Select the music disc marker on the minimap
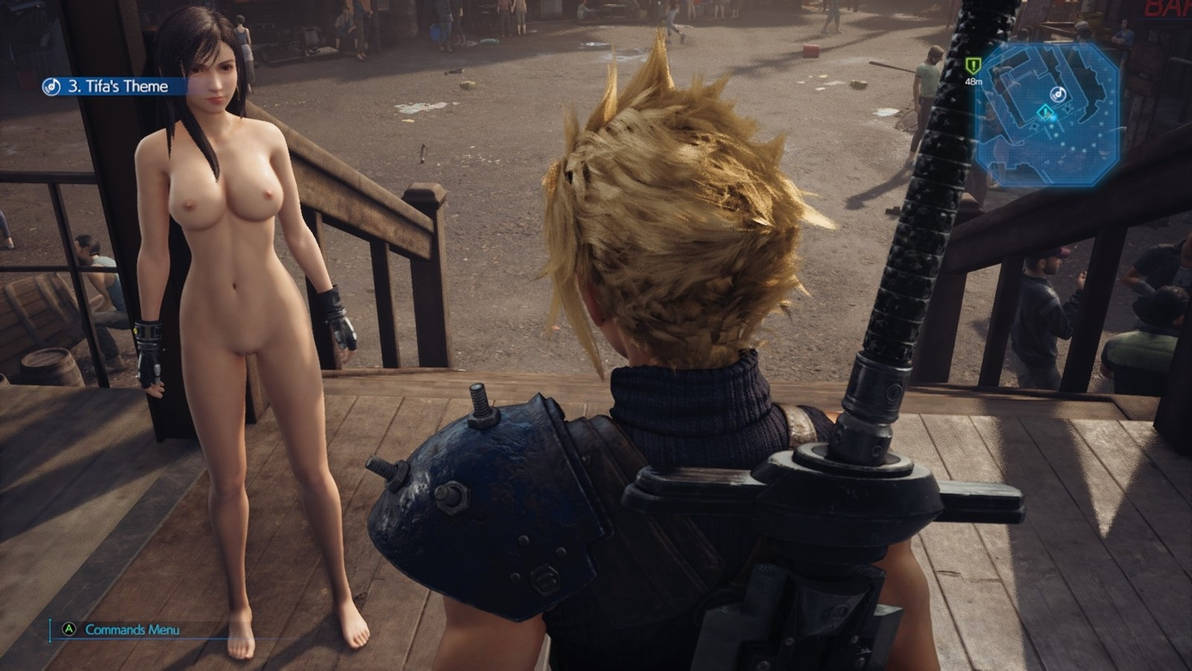This screenshot has width=1192, height=671. [x=1058, y=94]
